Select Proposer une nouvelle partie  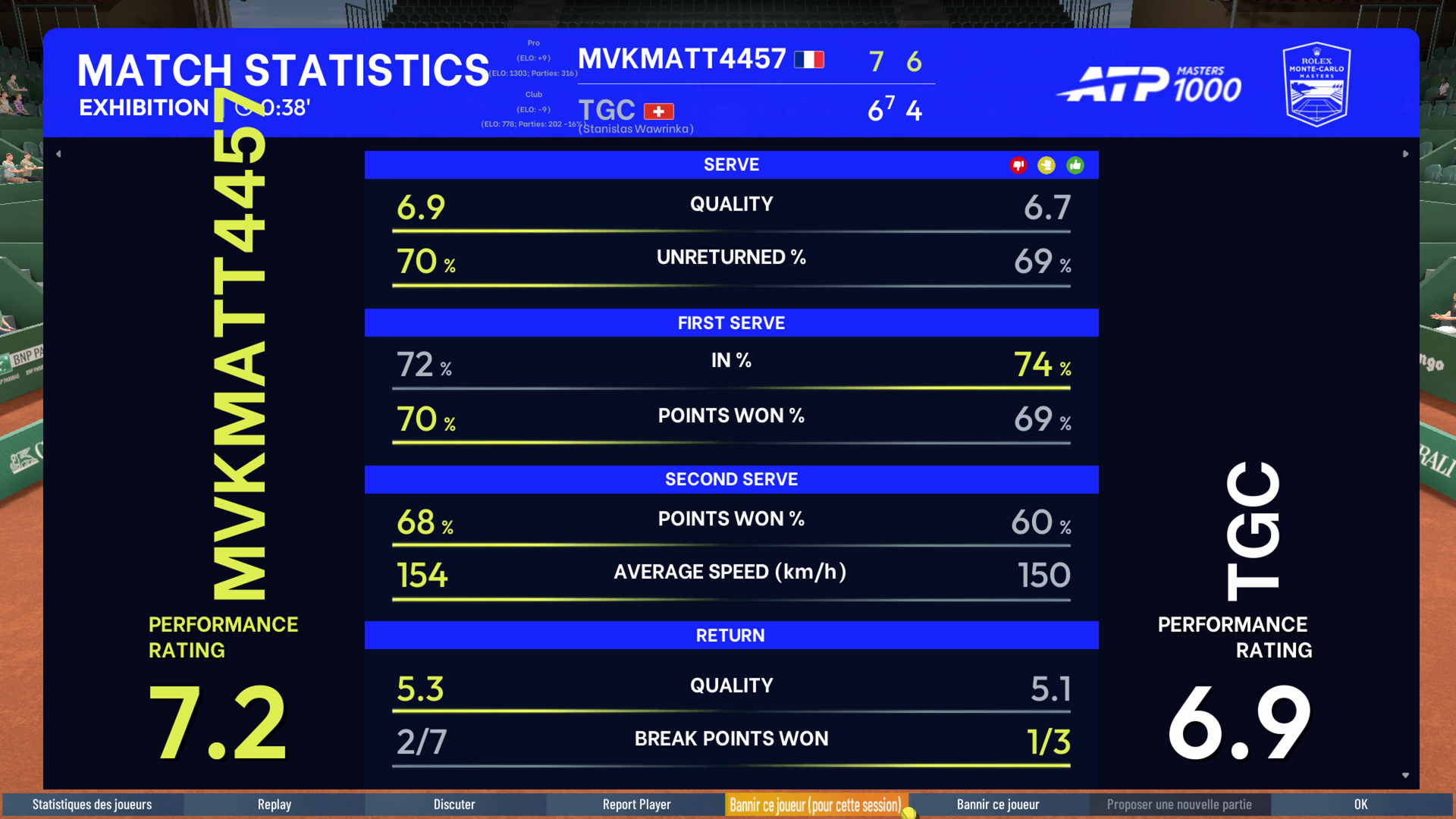coord(1179,805)
